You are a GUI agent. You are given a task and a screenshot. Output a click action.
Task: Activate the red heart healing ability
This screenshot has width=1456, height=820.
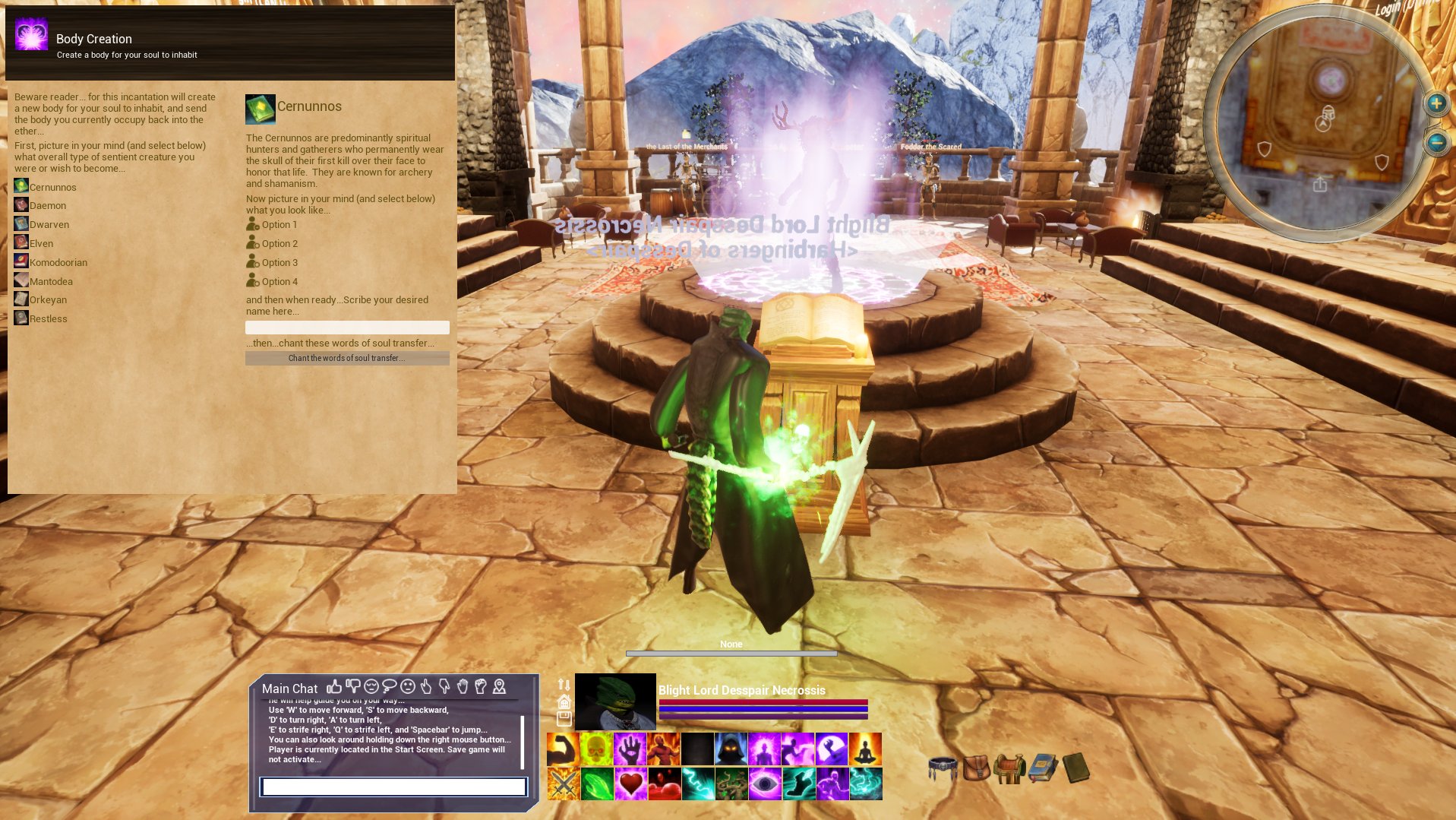coord(630,784)
